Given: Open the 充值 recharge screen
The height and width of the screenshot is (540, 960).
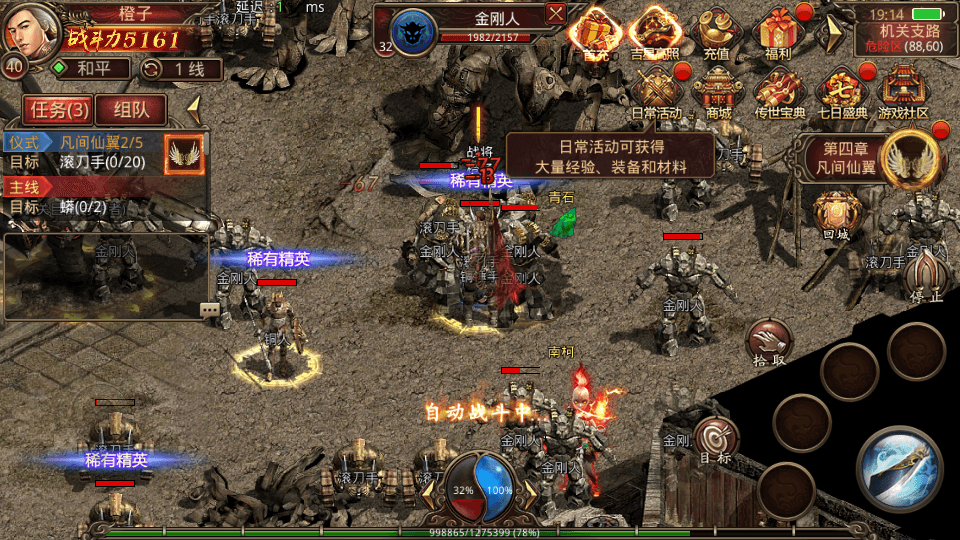Looking at the screenshot, I should tap(716, 33).
